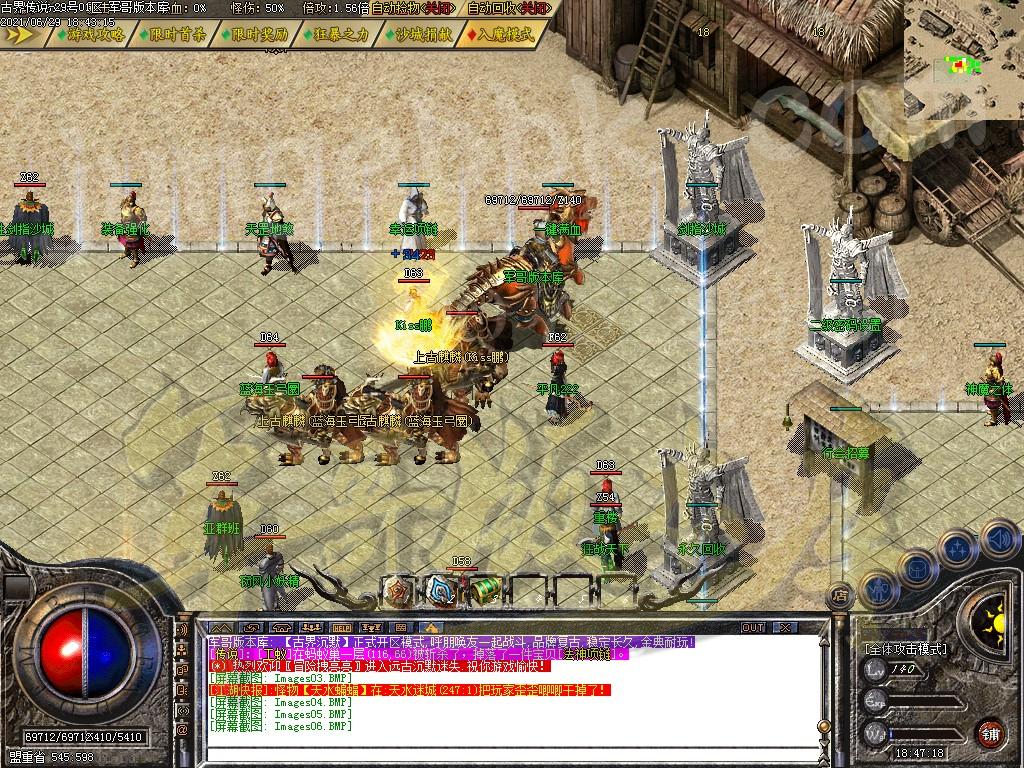Open the red 铺 stall button
Screen dimensions: 1024x768
point(990,732)
